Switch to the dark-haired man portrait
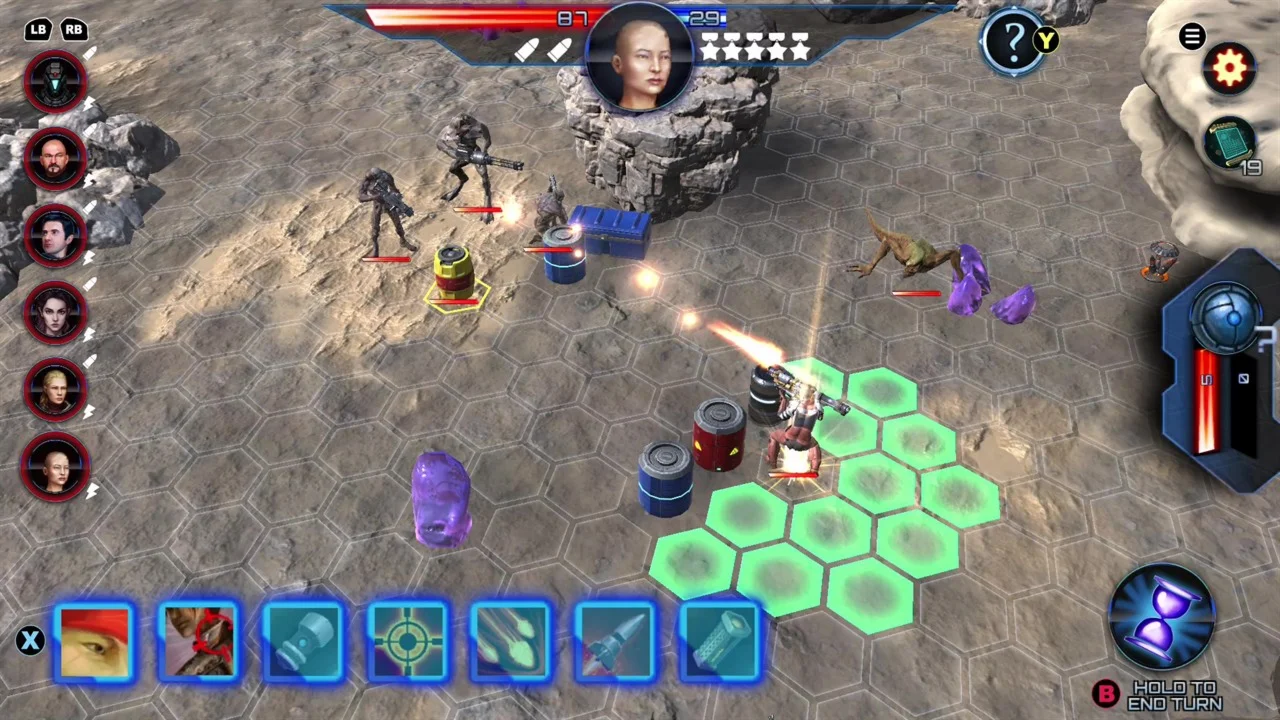The width and height of the screenshot is (1280, 720). tap(56, 235)
